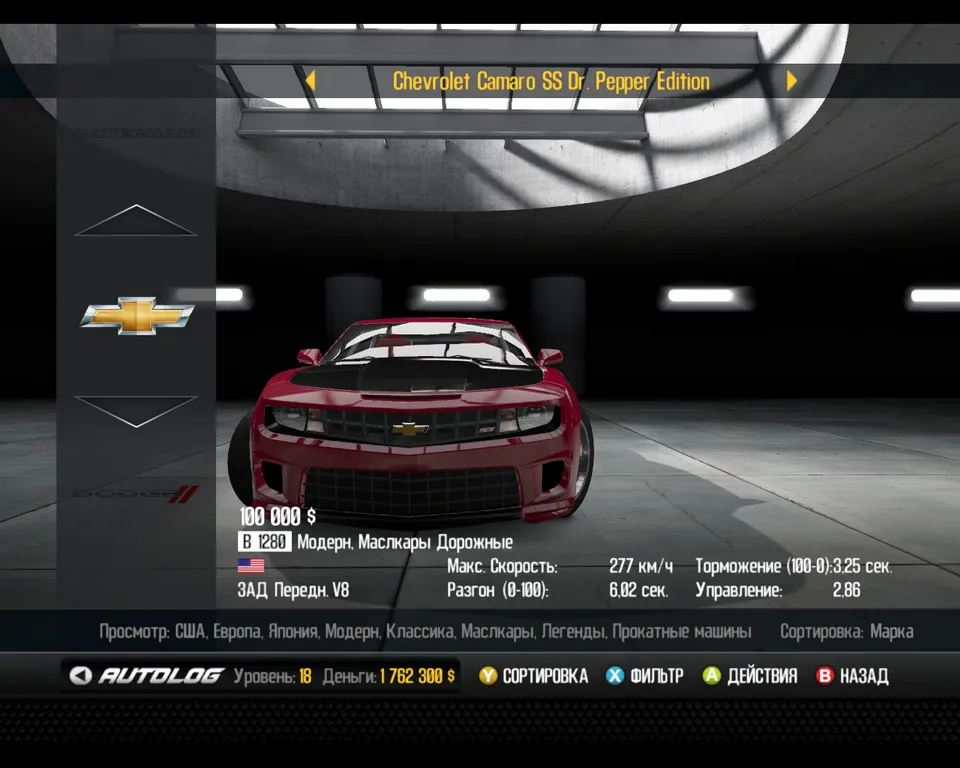Move up the brand list with the up triangle
960x768 pixels.
136,221
